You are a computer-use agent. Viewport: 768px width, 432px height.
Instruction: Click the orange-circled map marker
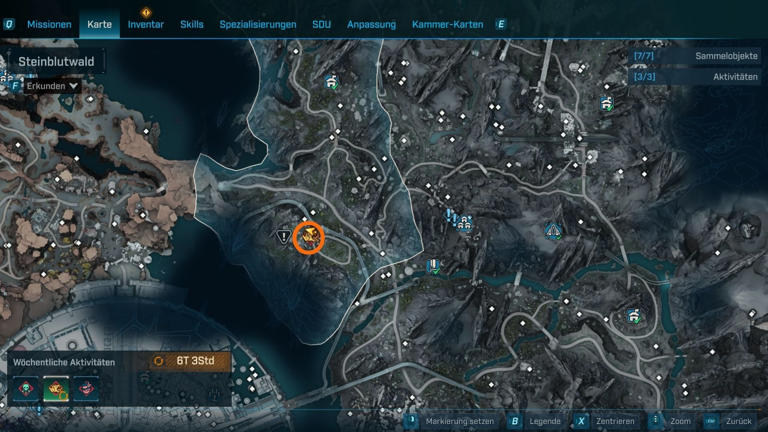pos(310,237)
